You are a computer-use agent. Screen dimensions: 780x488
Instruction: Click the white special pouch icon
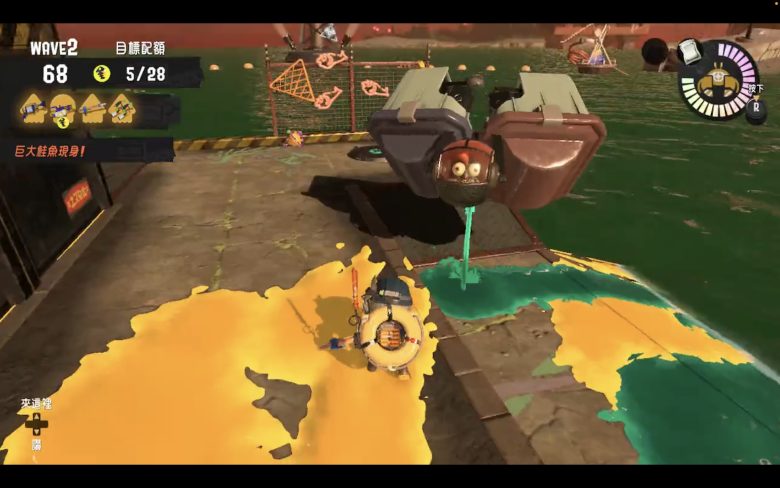(688, 51)
